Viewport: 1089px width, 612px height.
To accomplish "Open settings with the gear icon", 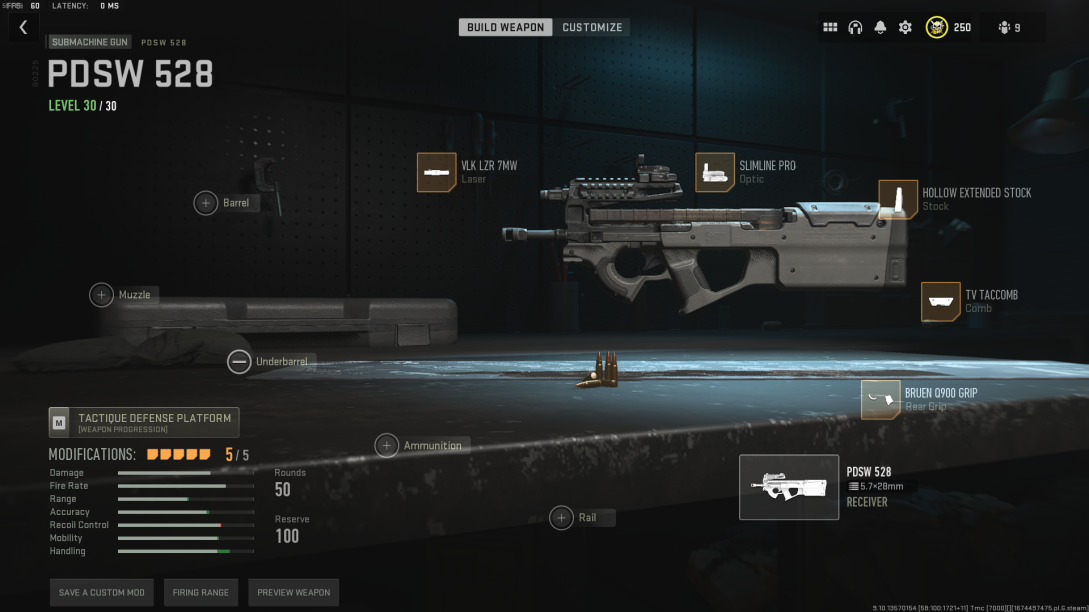I will 905,28.
